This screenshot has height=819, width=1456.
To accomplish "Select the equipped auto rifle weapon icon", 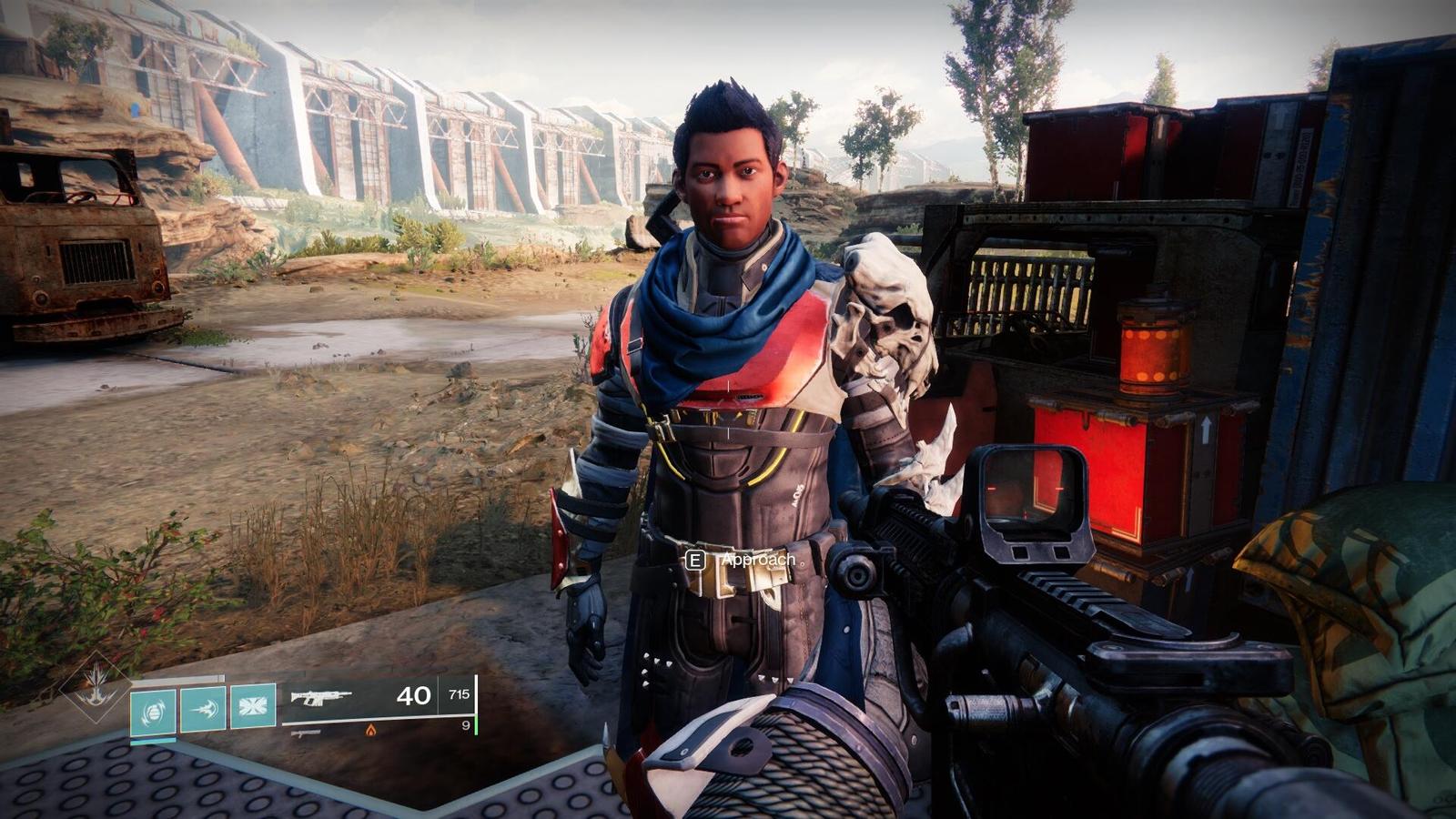I will coord(320,698).
